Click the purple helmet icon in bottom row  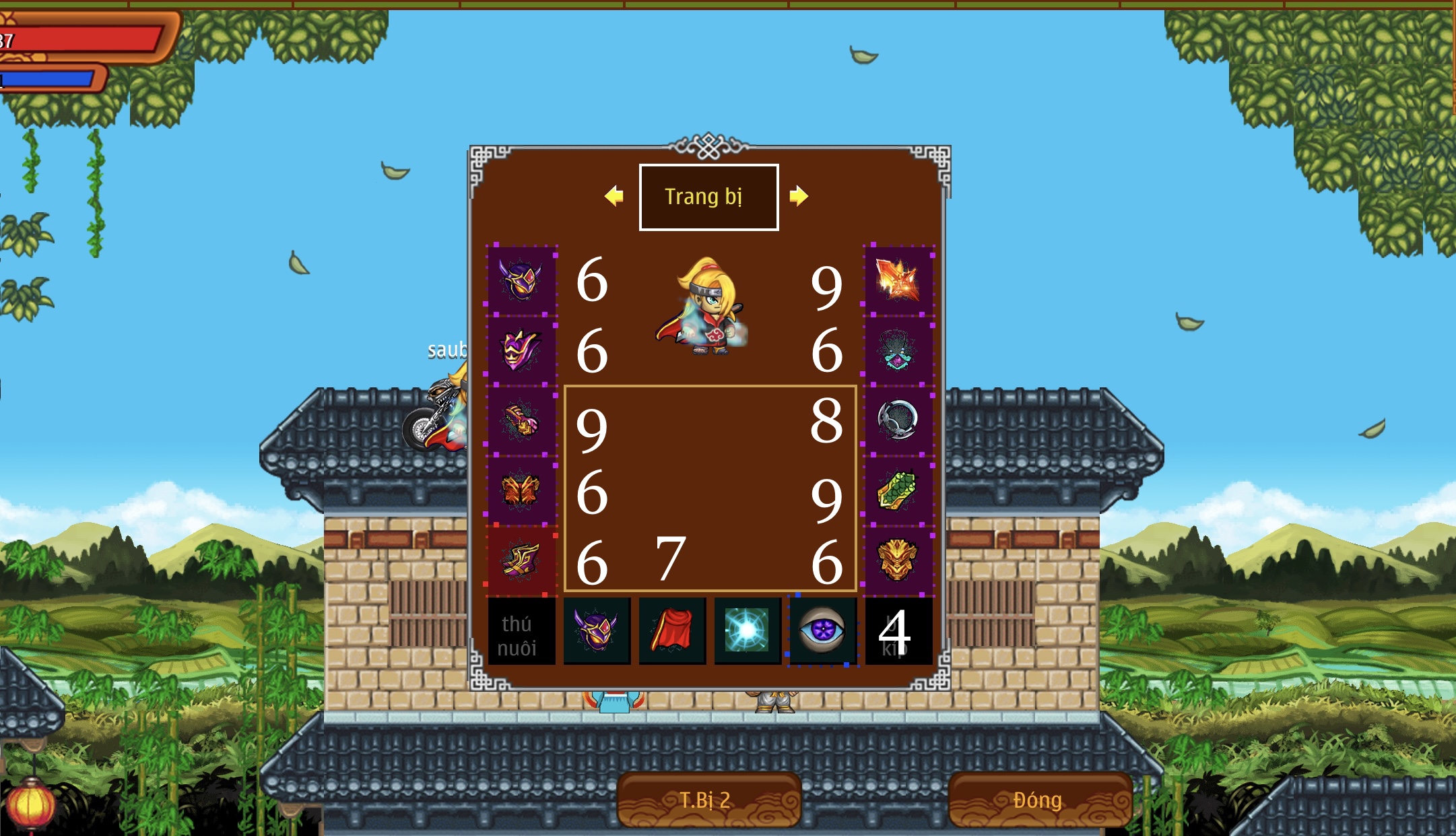pos(597,632)
